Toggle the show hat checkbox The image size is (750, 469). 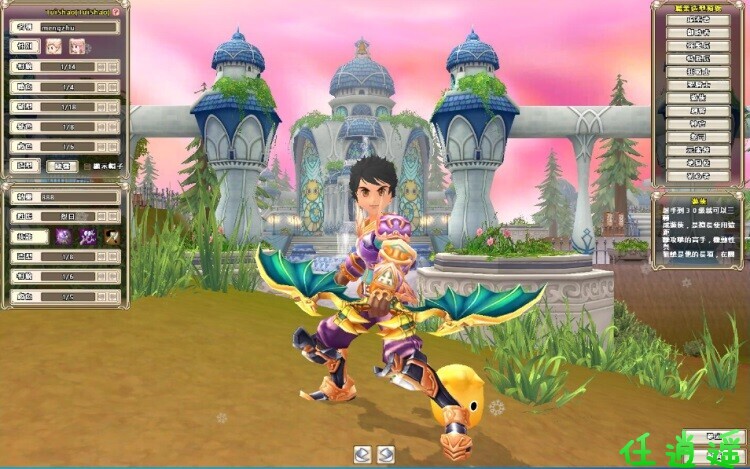pos(85,166)
